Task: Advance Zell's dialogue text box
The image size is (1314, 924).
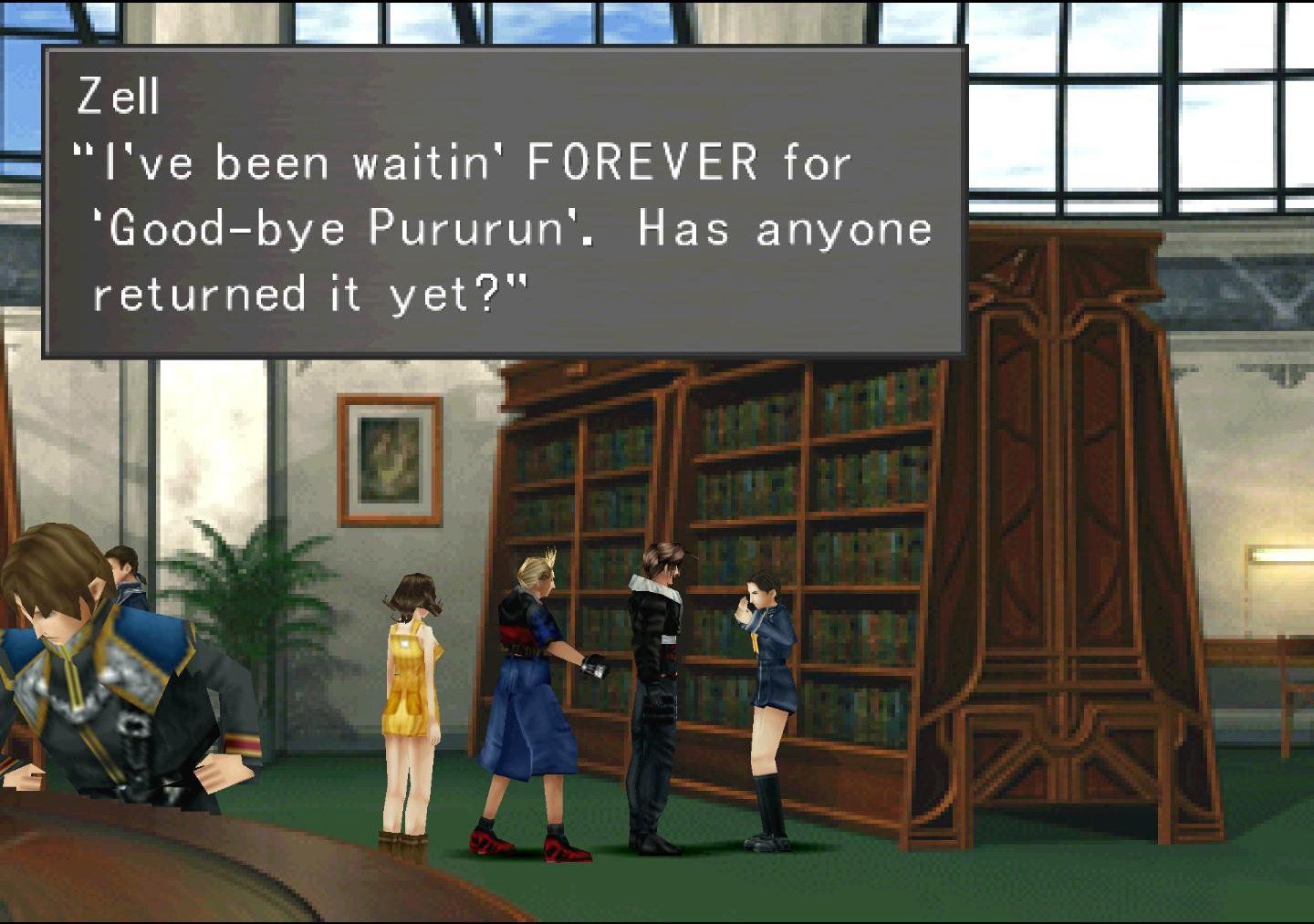Action: coord(504,201)
